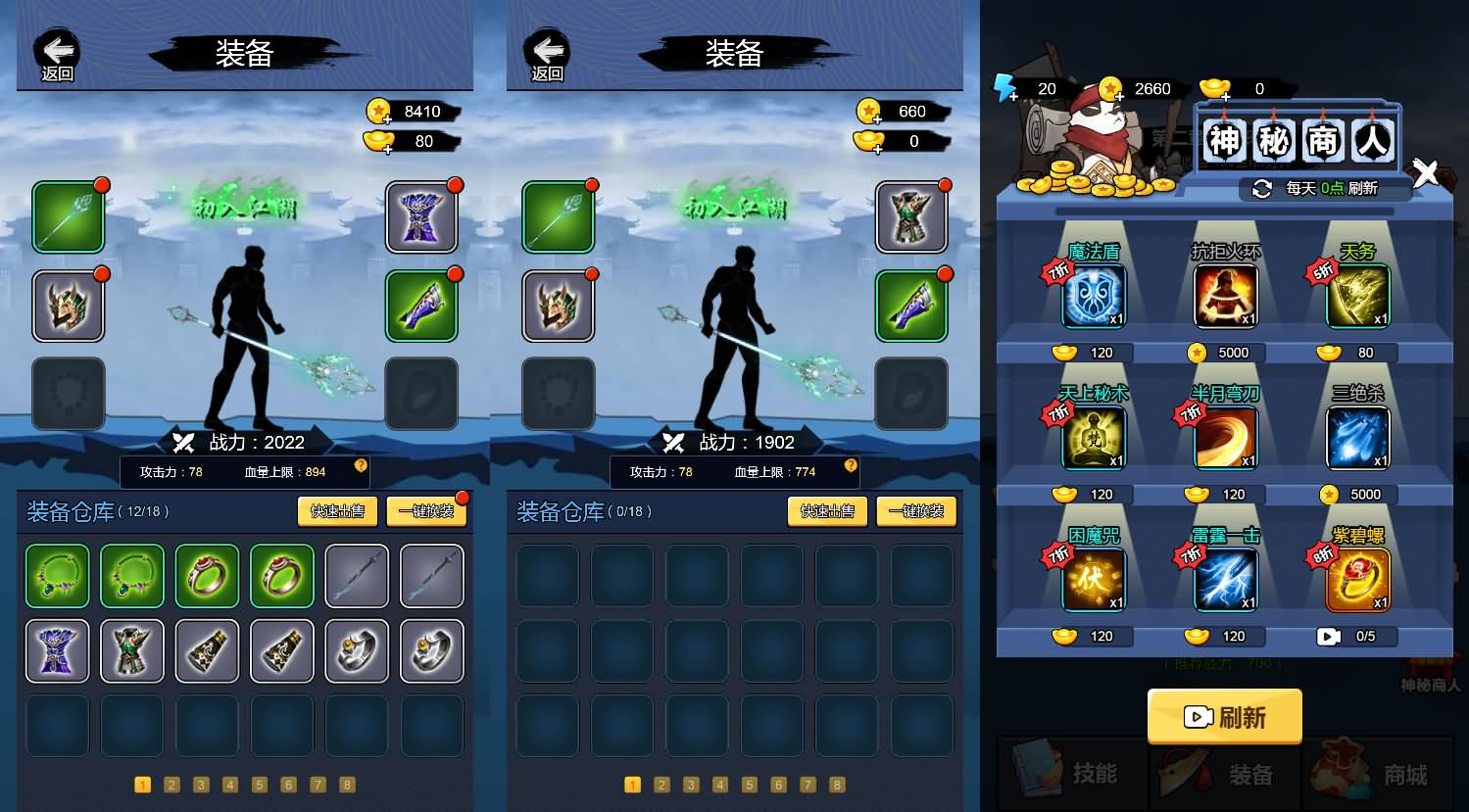Click the plus next to the gold ingot count
The width and height of the screenshot is (1469, 812).
[1224, 97]
